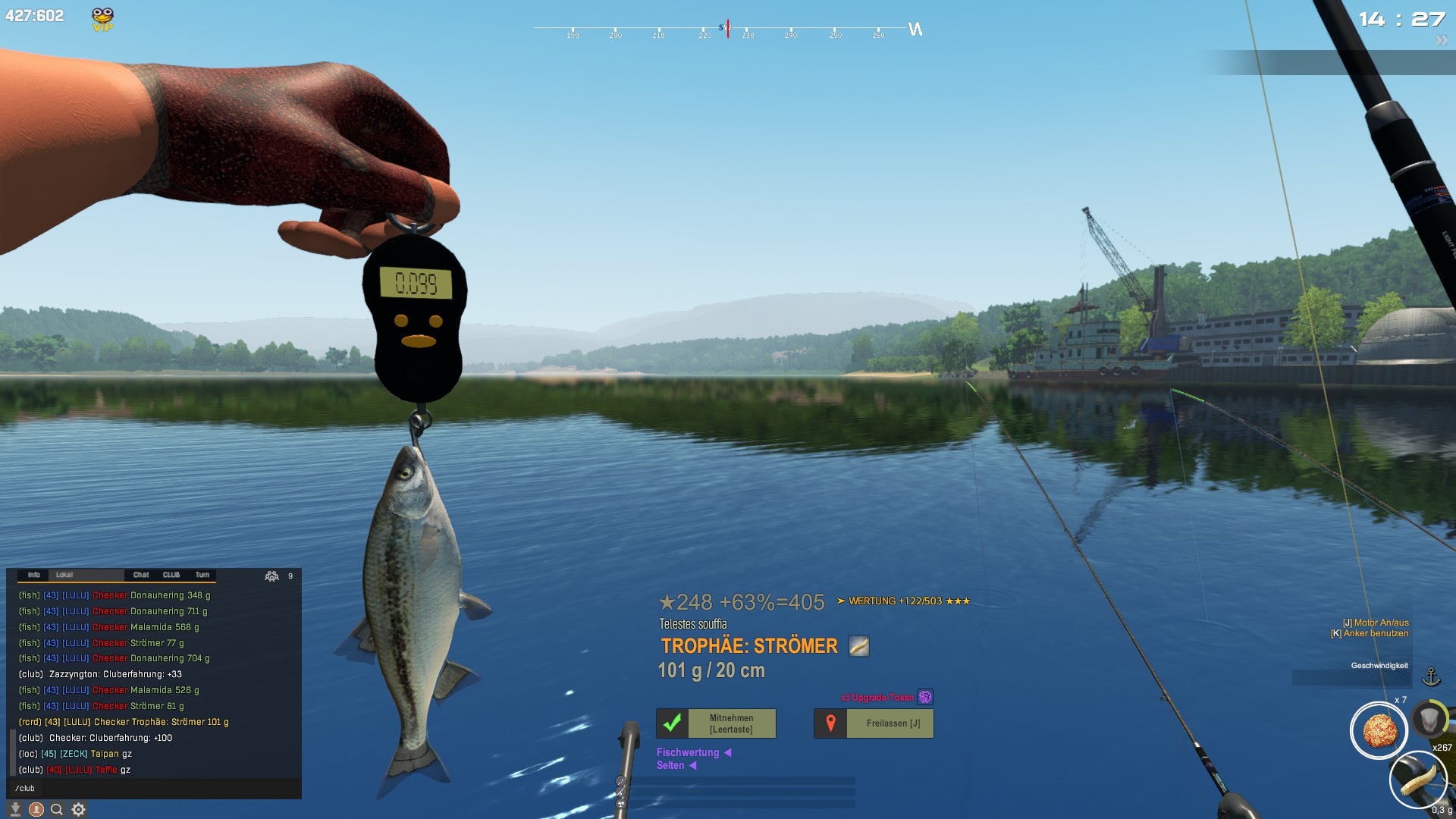Click the purple Upgrade-Token icon

pos(925,697)
